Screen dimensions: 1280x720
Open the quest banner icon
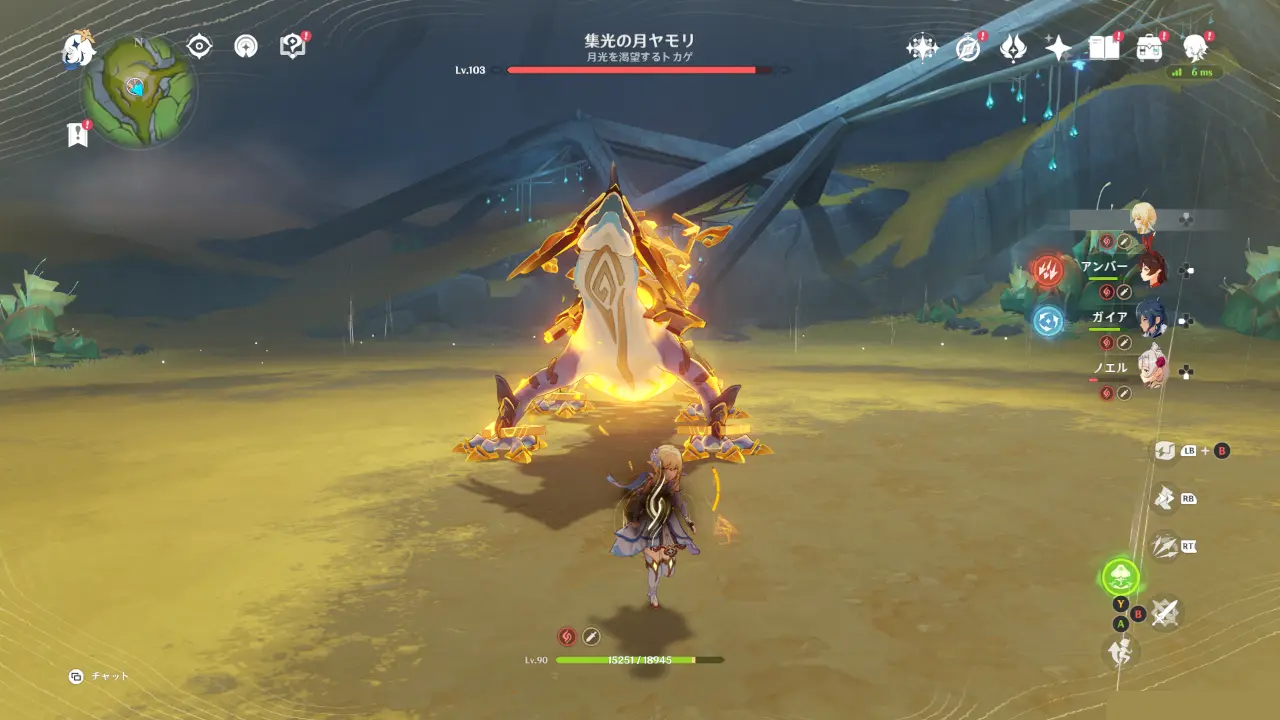click(x=77, y=135)
